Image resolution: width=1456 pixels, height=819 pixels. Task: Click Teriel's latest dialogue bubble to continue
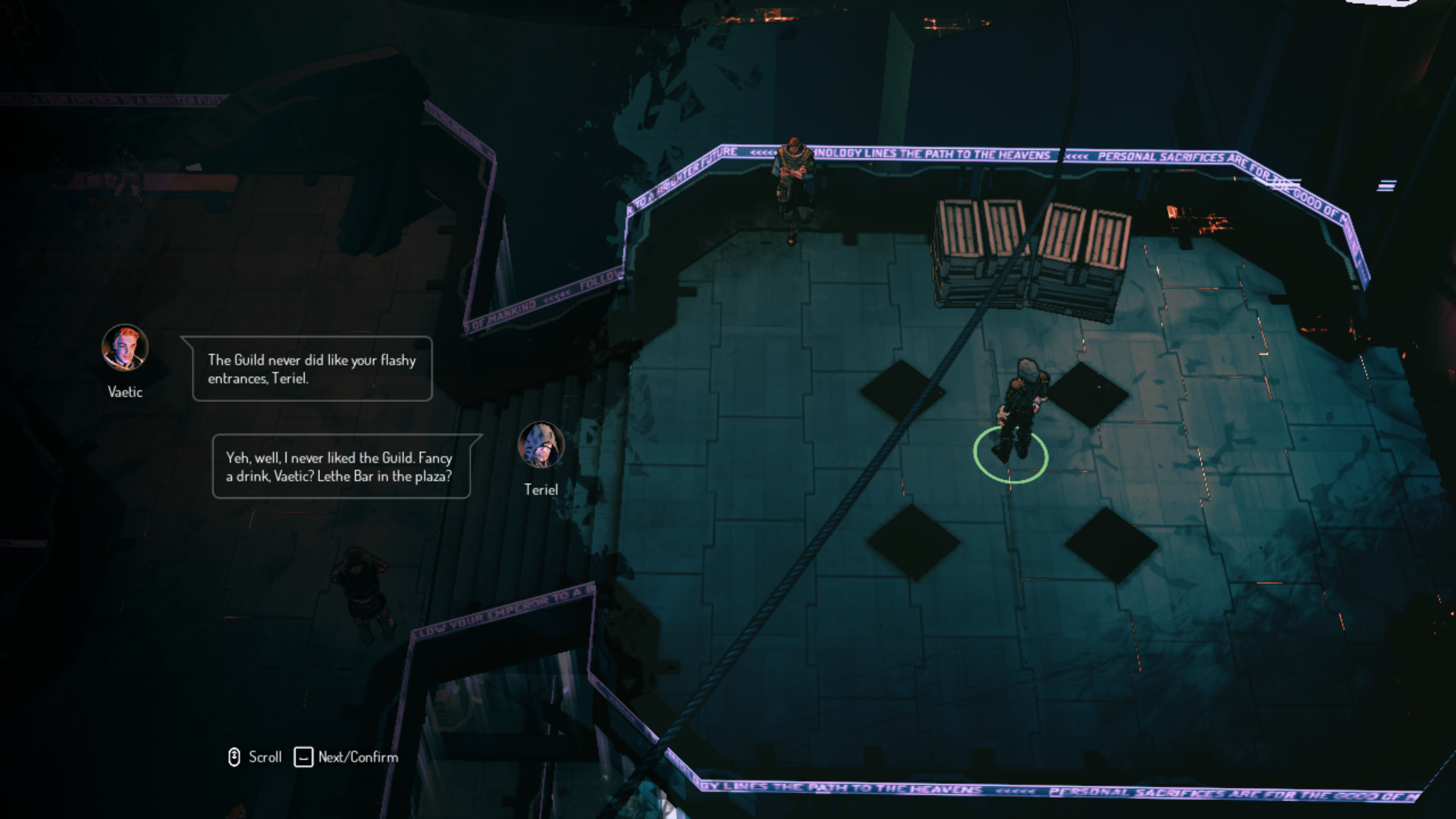pyautogui.click(x=341, y=466)
